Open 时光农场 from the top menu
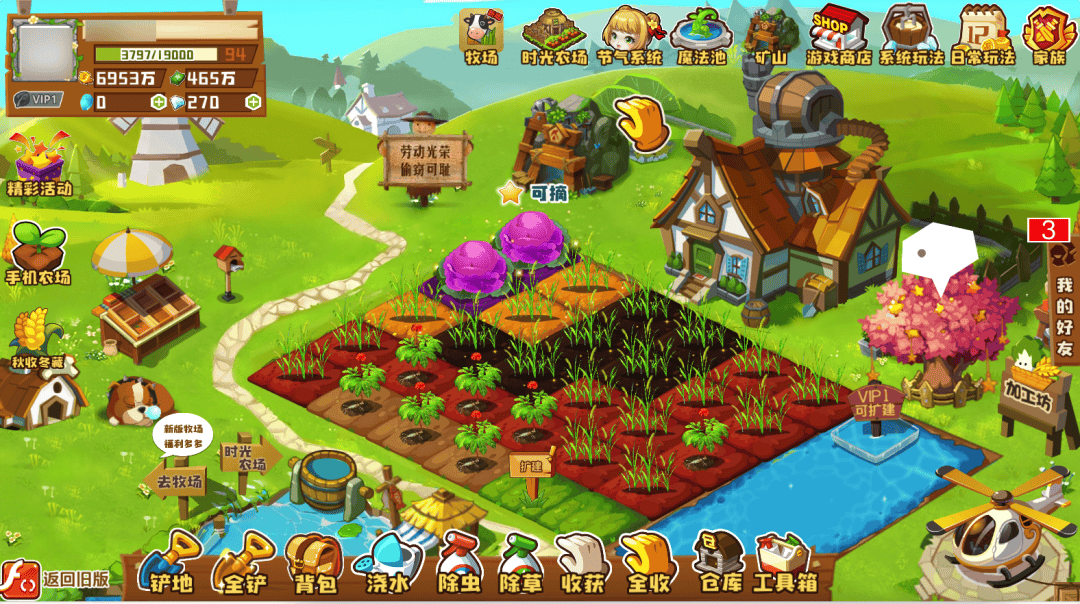This screenshot has height=604, width=1080. [554, 36]
